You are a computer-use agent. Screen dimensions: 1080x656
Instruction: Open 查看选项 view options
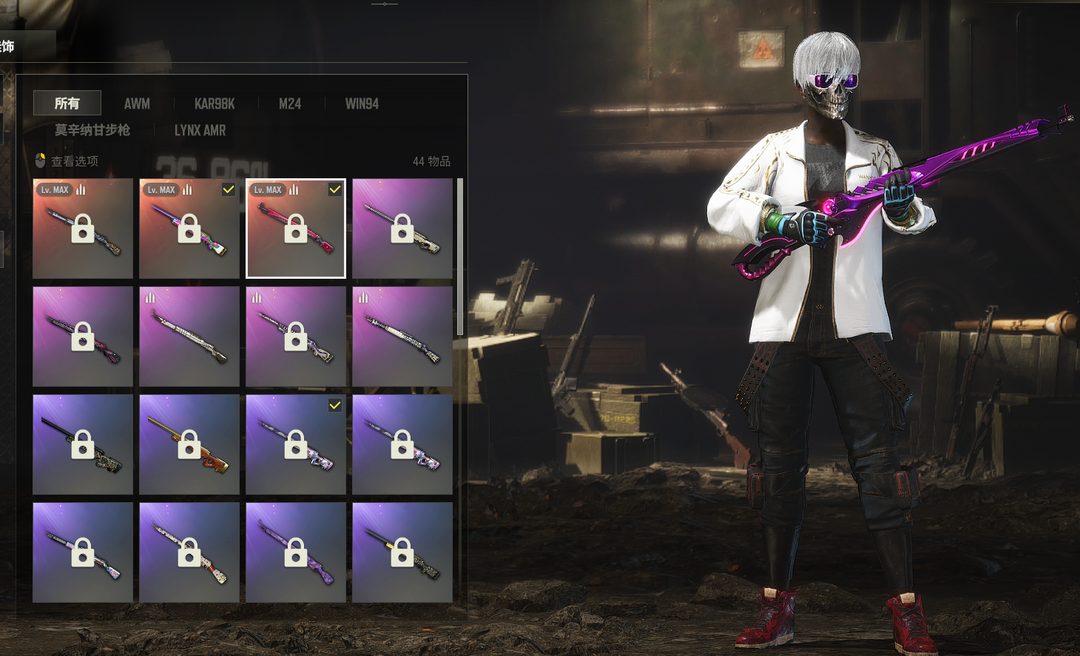67,161
